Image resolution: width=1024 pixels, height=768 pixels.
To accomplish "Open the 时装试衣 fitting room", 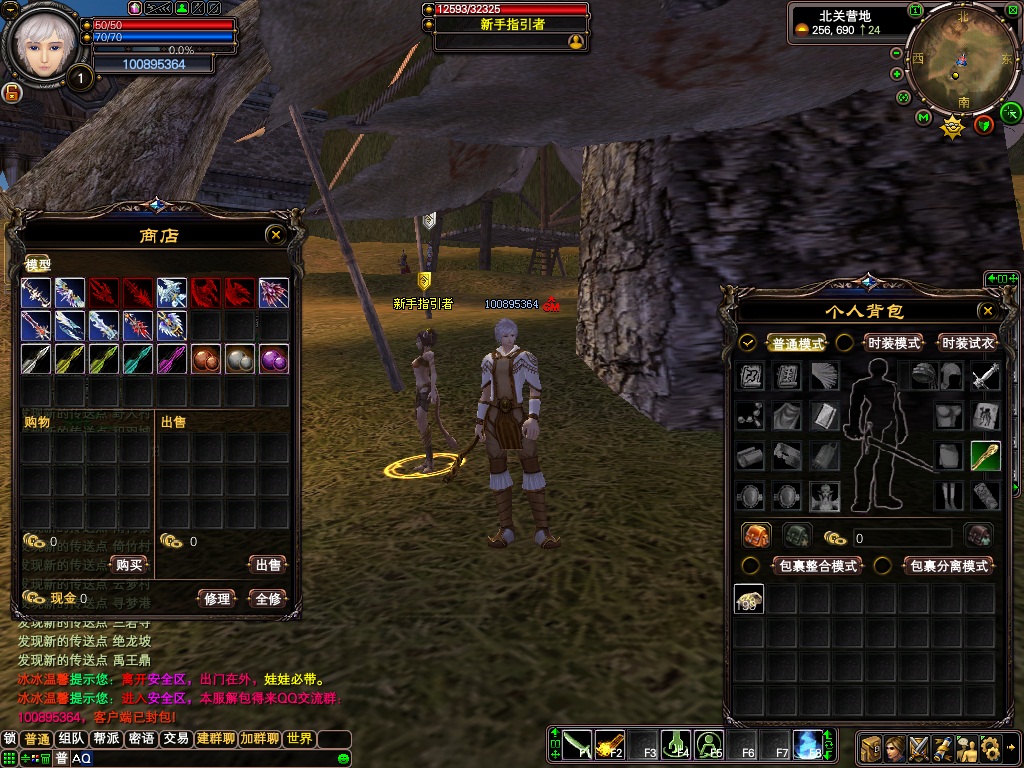I will tap(968, 343).
